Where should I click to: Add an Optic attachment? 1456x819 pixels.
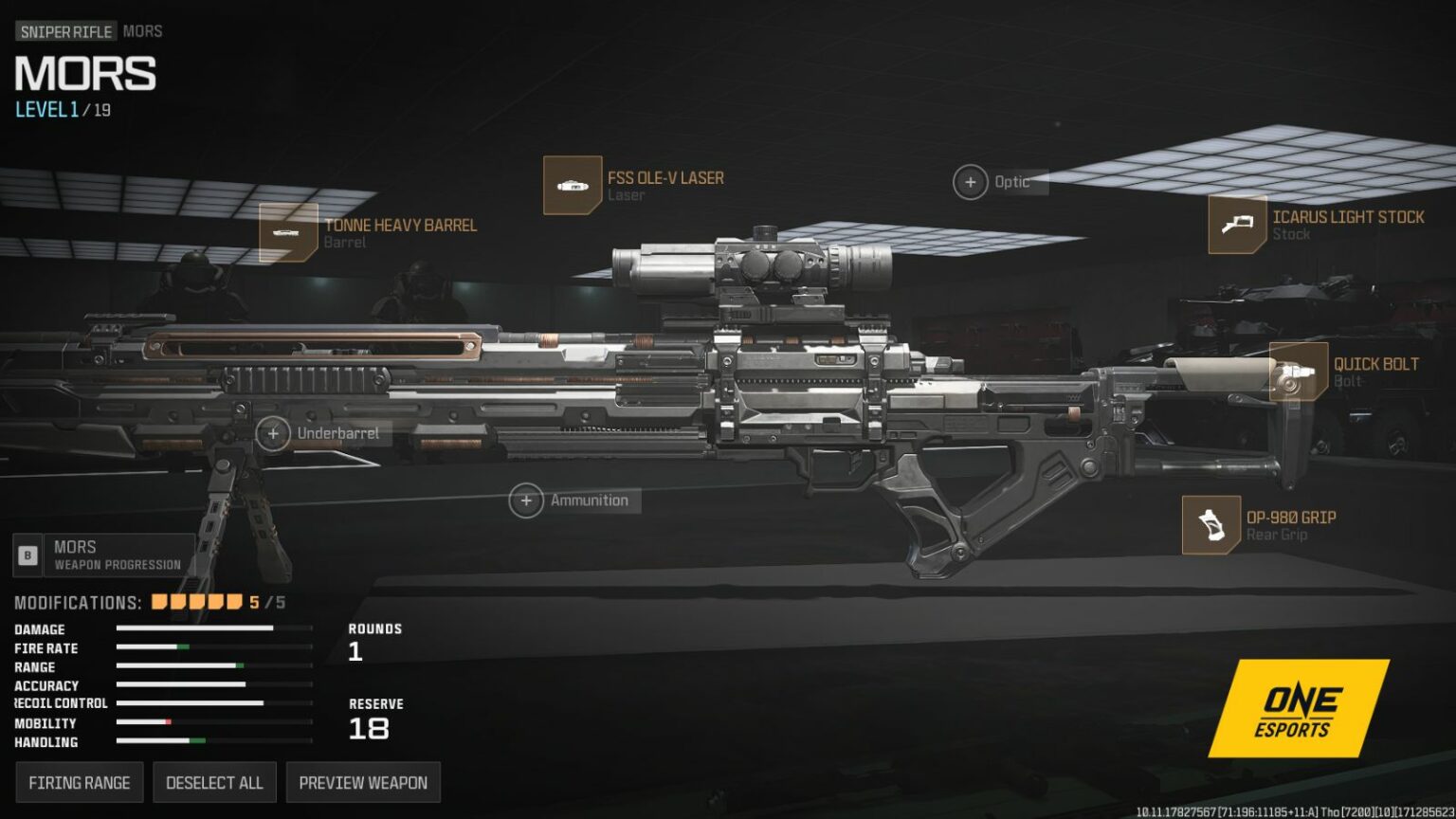point(971,182)
